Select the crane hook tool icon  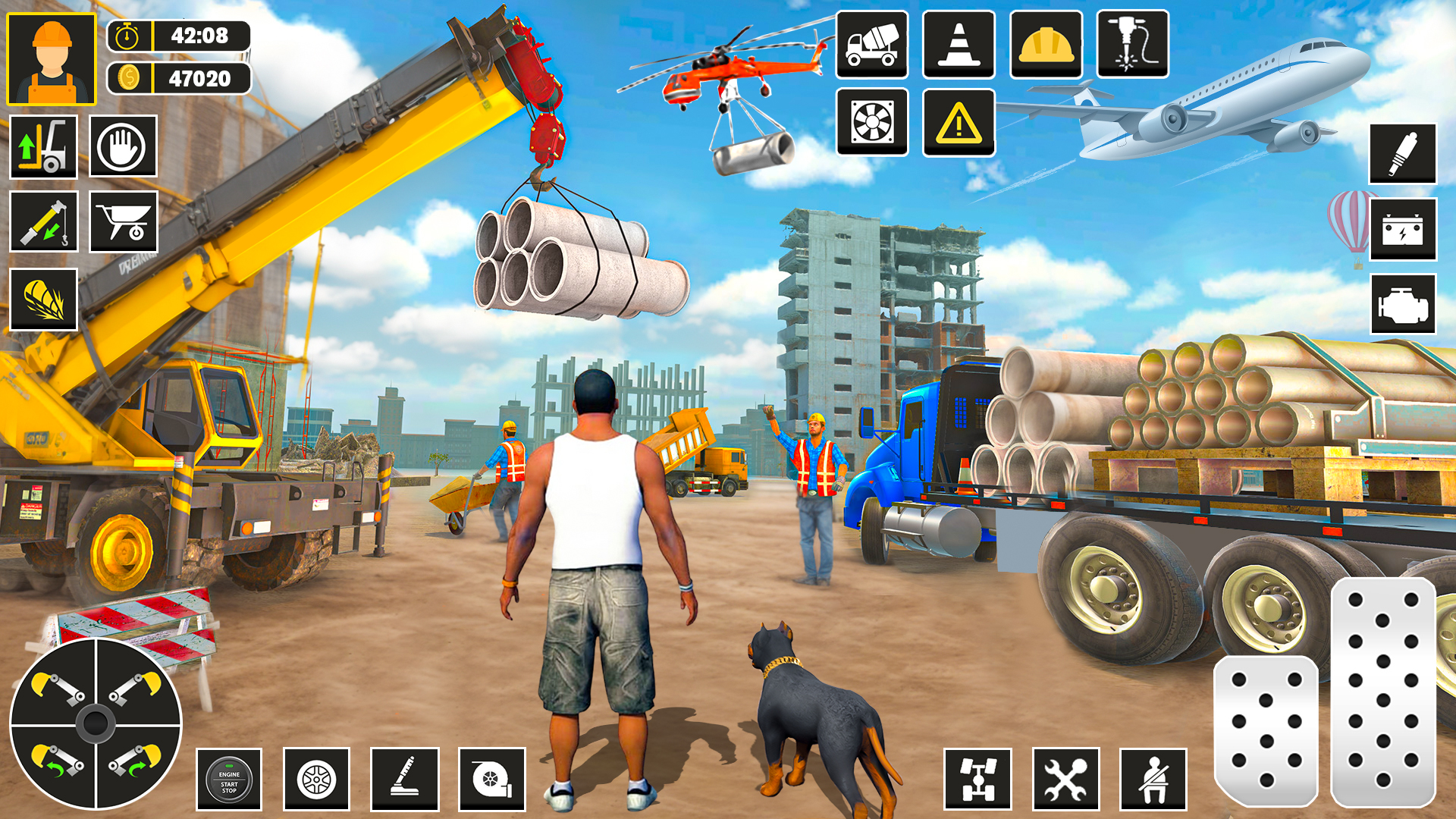42,221
